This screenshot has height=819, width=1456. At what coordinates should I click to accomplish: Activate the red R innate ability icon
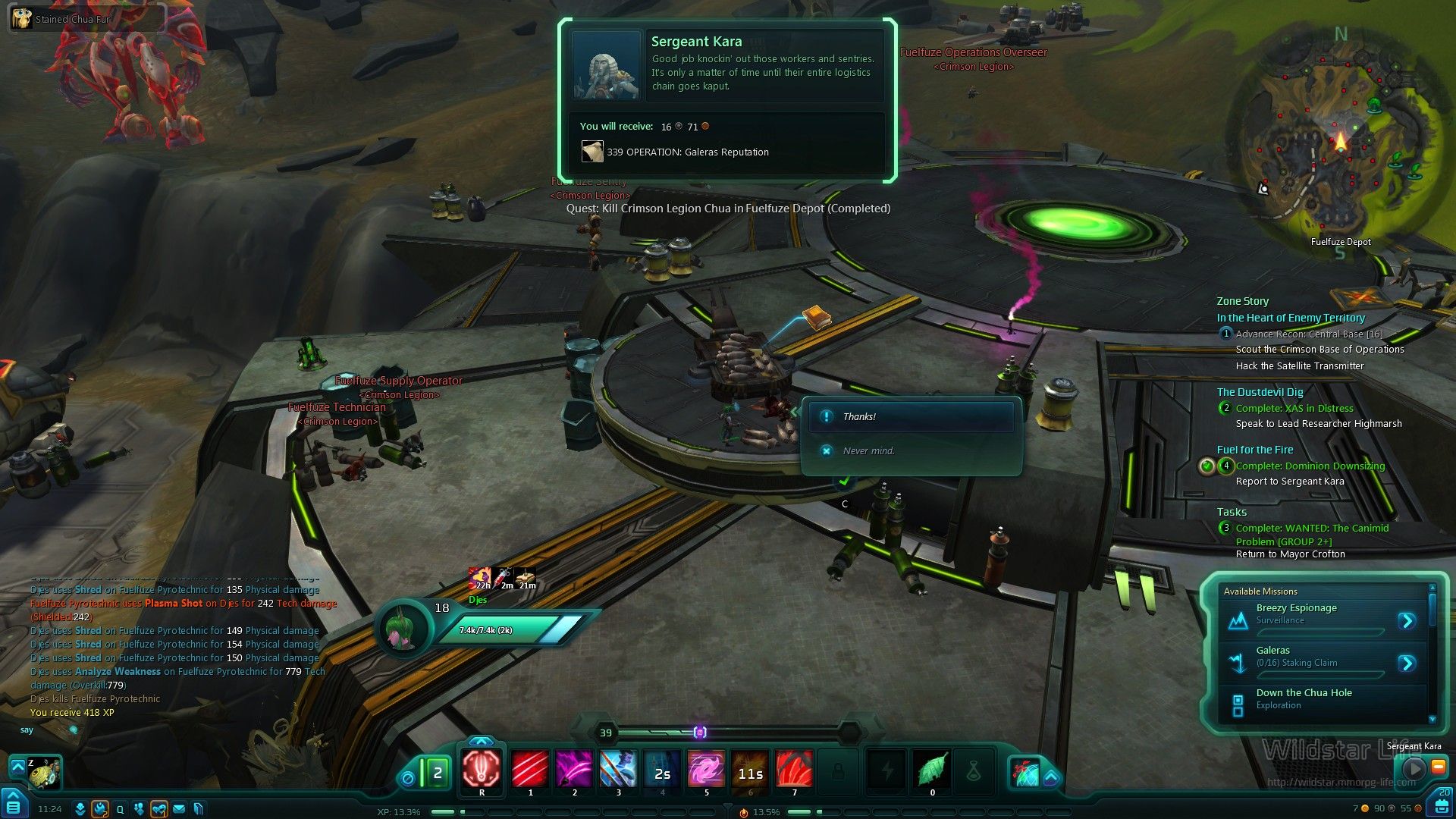[482, 770]
